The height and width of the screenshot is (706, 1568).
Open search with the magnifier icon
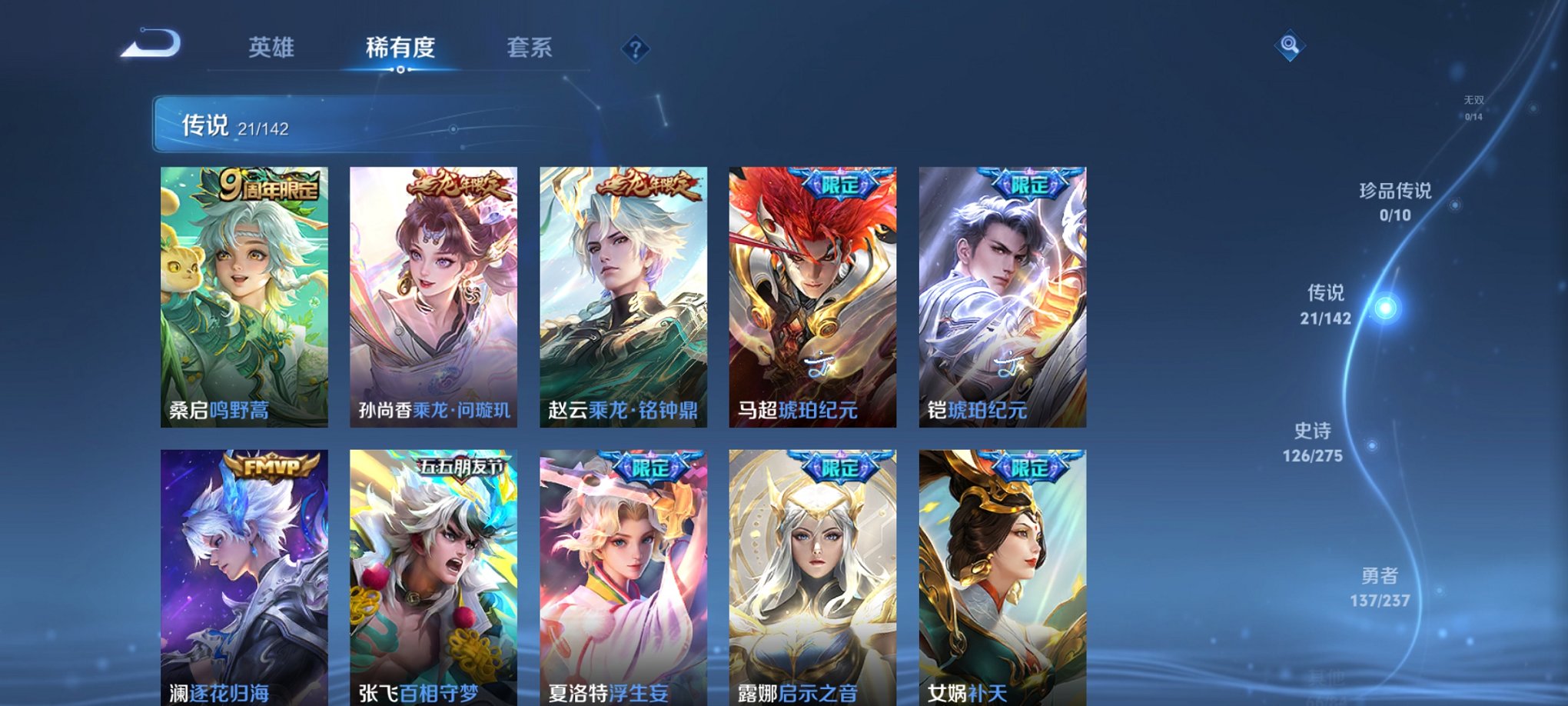point(1291,46)
